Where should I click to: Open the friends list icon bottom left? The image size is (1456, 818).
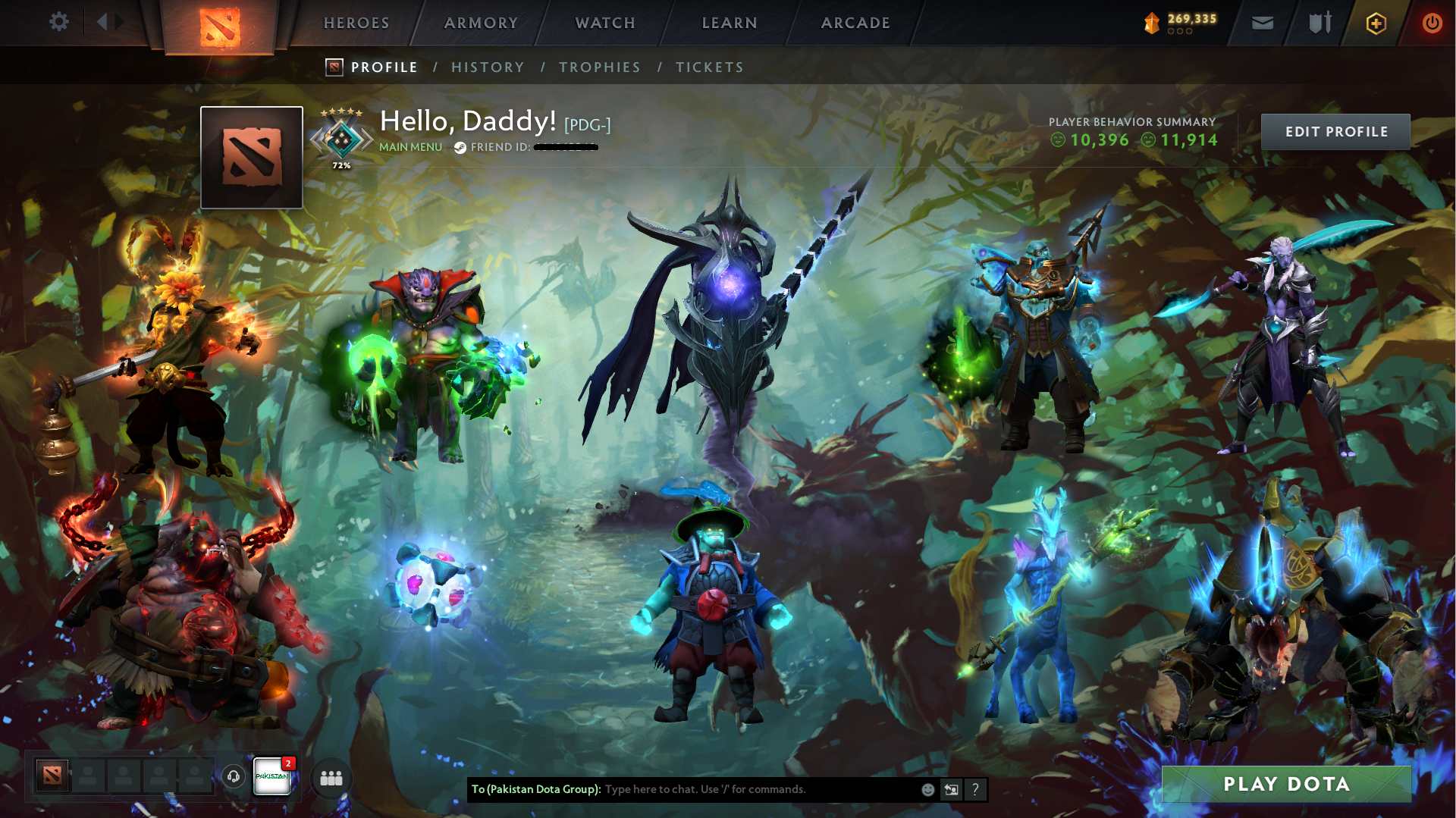pyautogui.click(x=331, y=778)
